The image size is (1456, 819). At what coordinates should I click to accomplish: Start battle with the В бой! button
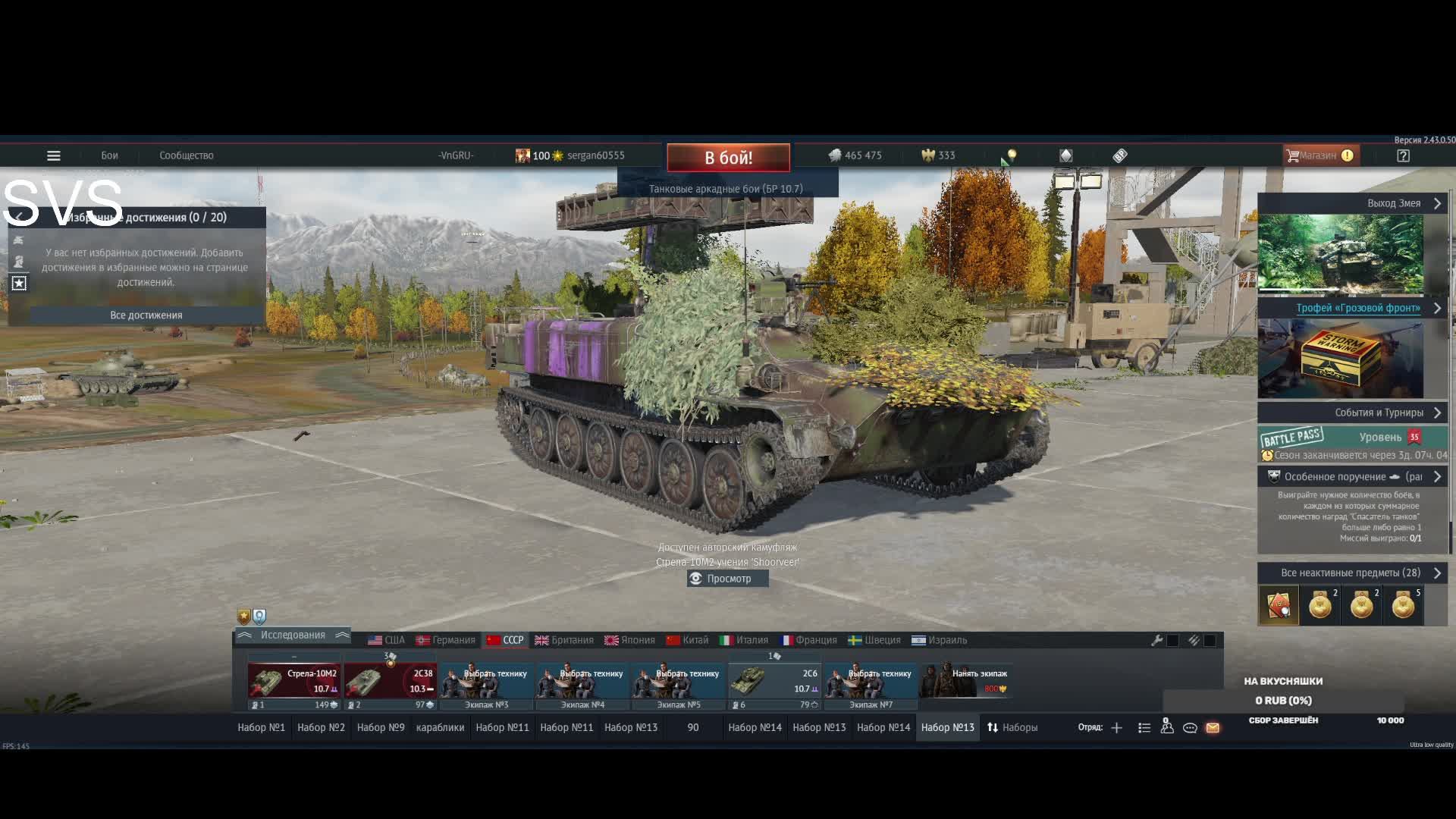[728, 158]
